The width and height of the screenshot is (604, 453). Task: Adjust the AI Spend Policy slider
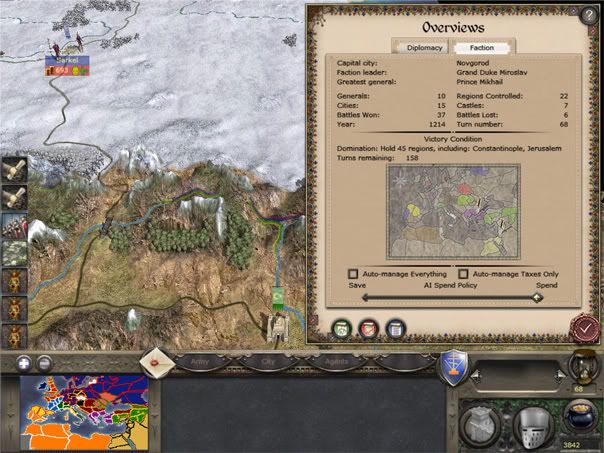tap(538, 297)
